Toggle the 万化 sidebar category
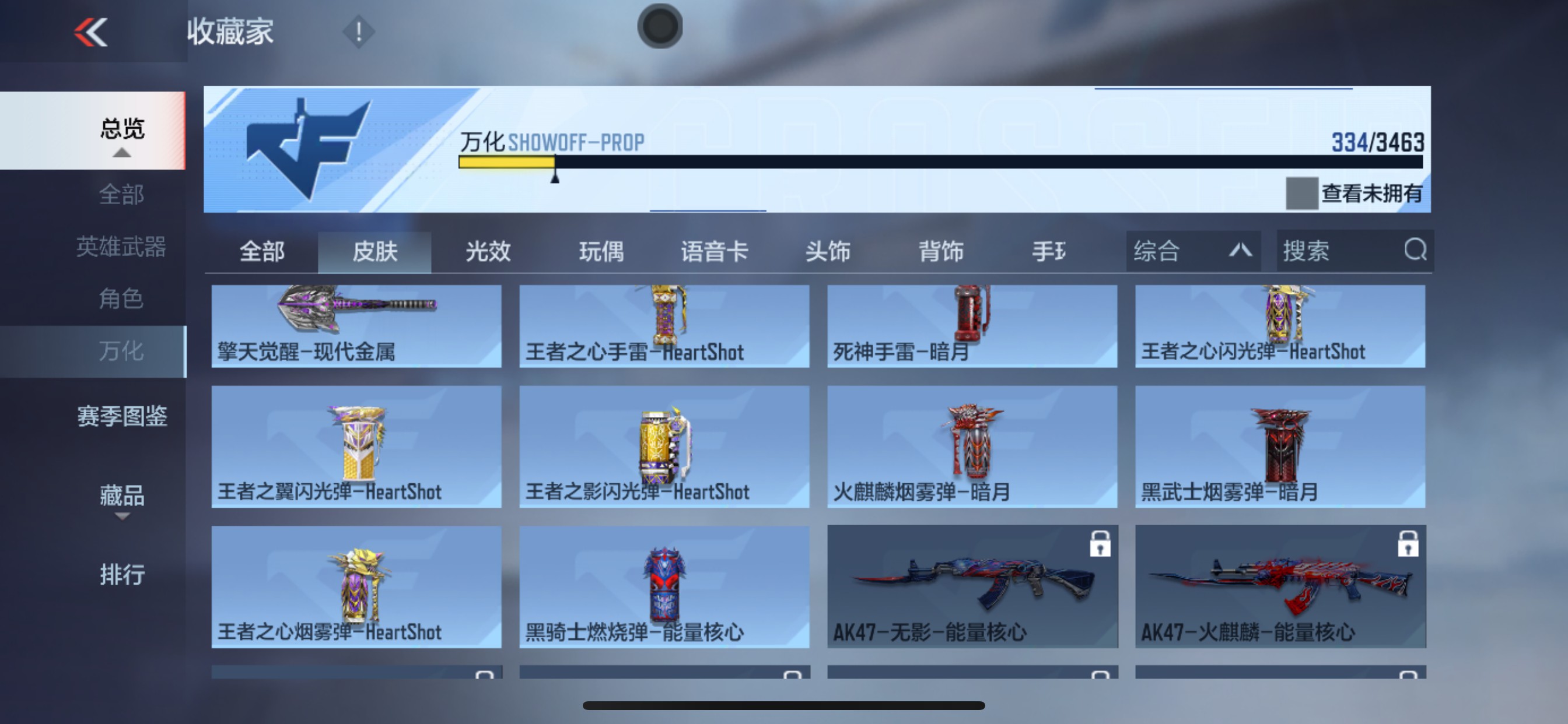The width and height of the screenshot is (1568, 724). coord(122,351)
